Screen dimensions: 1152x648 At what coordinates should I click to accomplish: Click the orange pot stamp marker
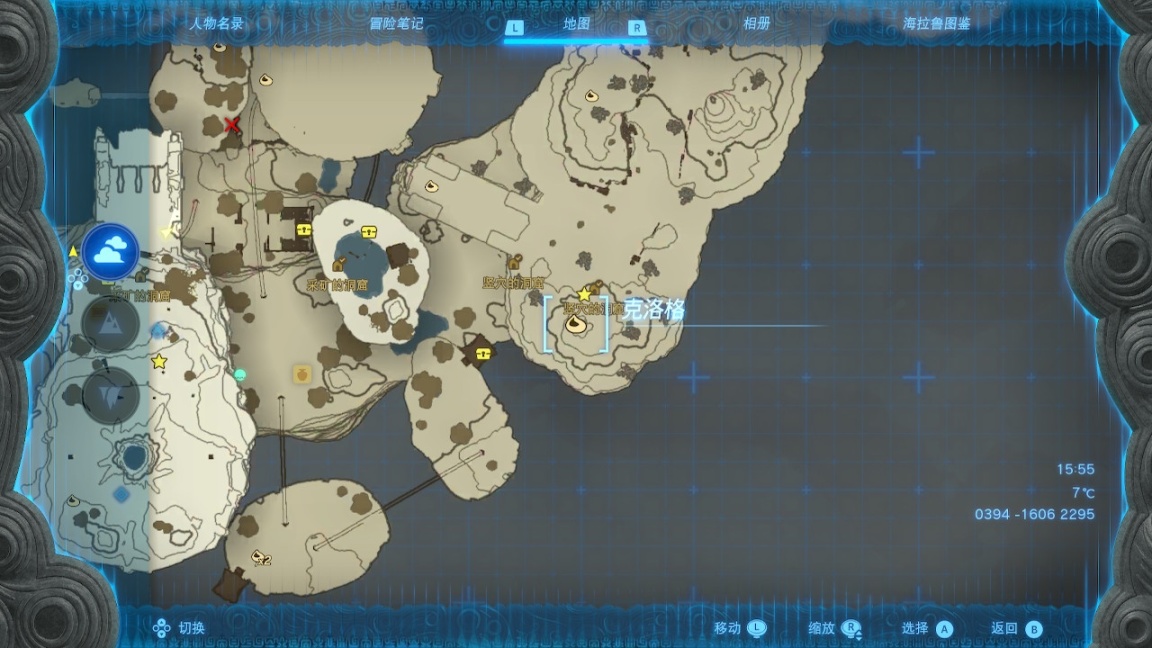tap(300, 374)
